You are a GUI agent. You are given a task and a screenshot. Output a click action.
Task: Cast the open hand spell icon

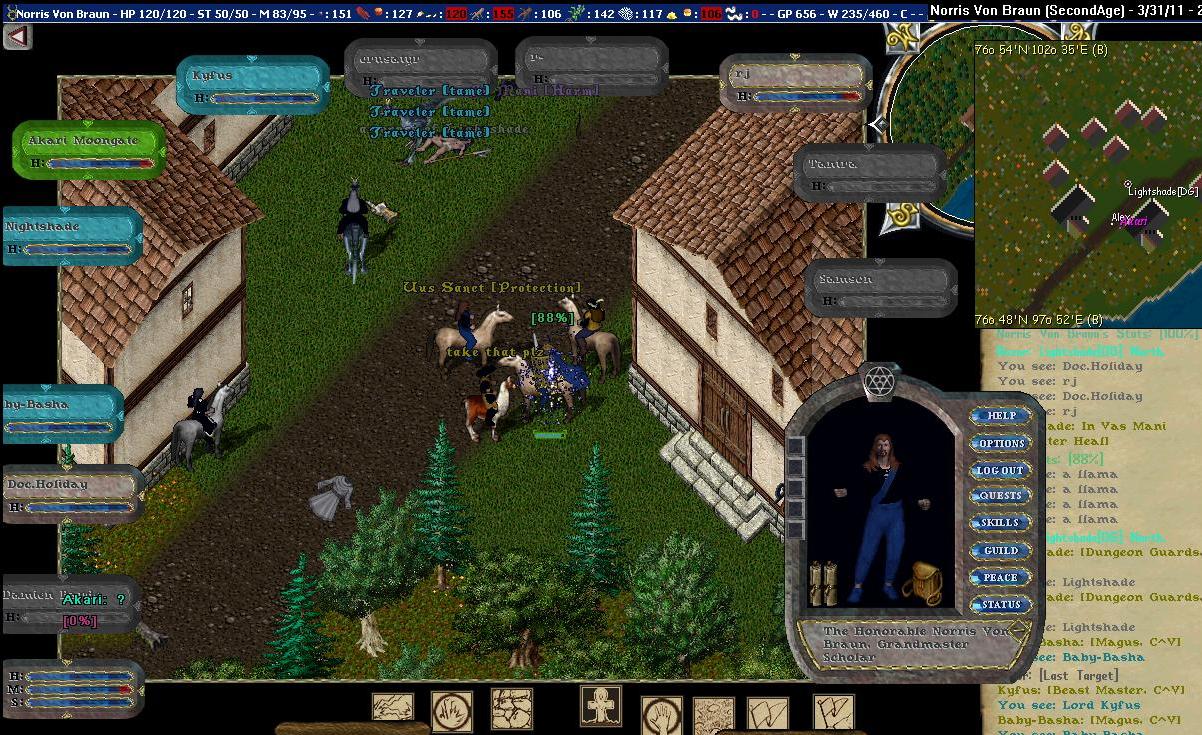(661, 716)
